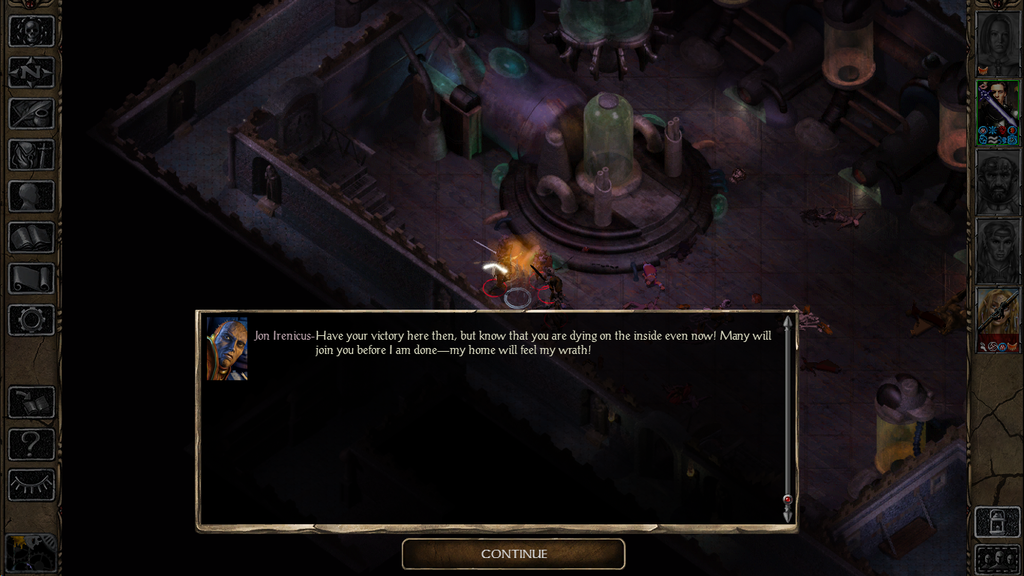Click the skull icon in the sidebar
Screen dimensions: 1024x576
[31, 31]
